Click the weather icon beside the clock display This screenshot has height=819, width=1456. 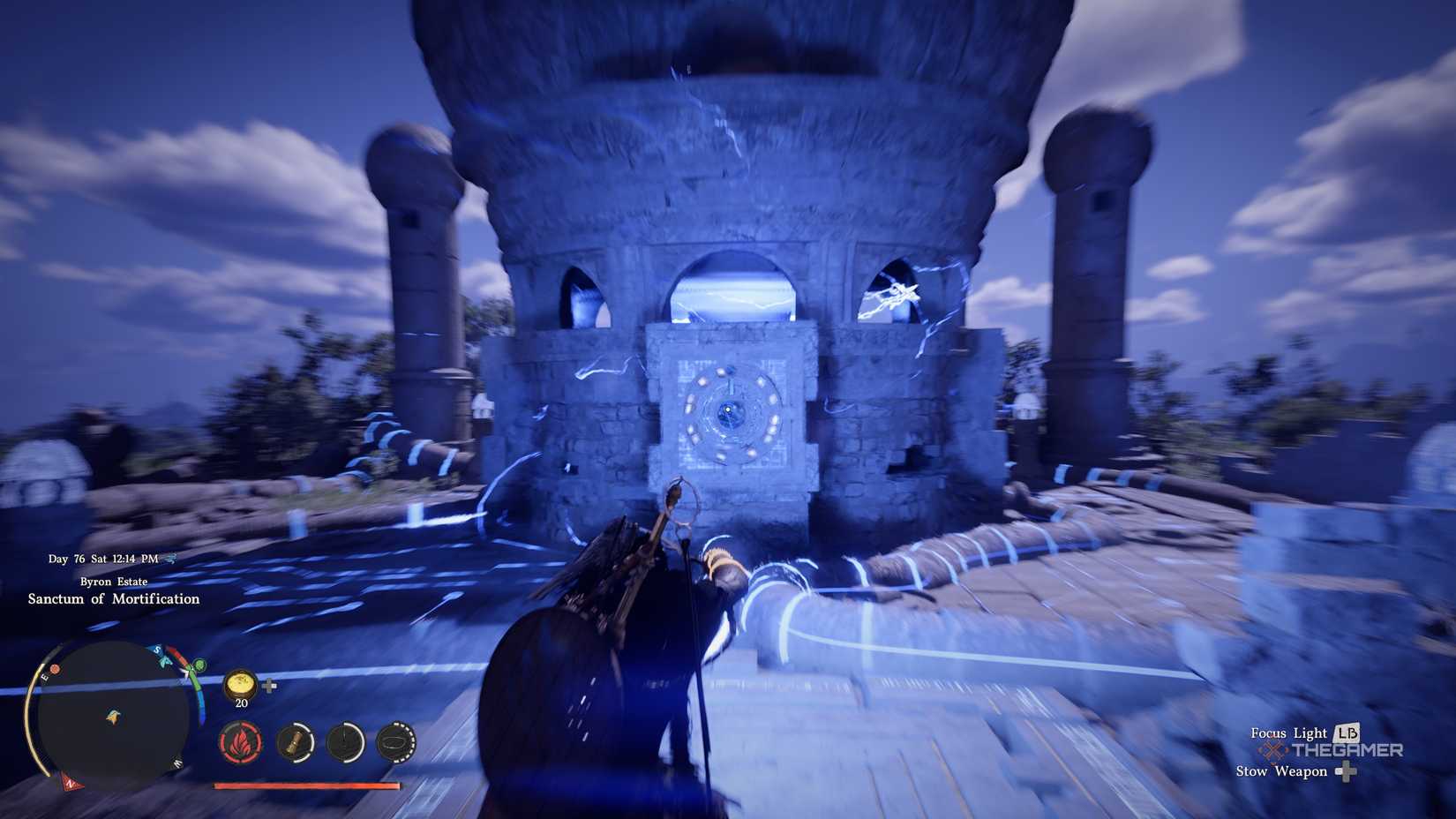(x=170, y=560)
